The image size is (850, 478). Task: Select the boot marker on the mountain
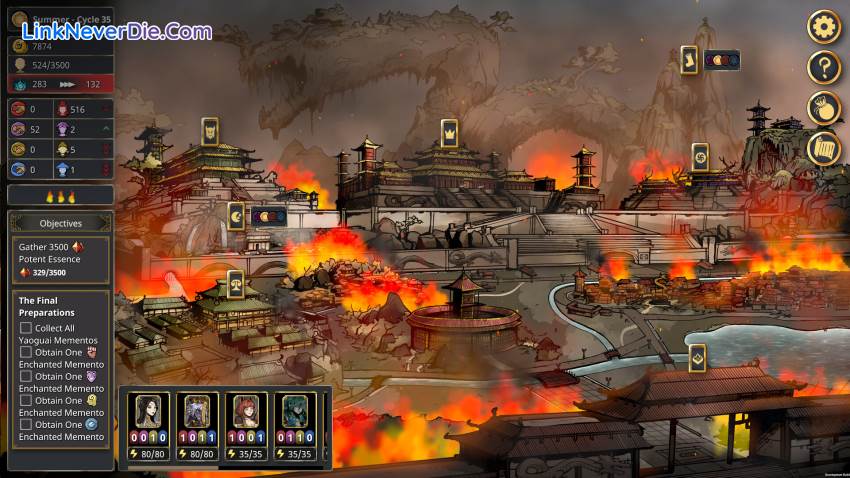(689, 59)
